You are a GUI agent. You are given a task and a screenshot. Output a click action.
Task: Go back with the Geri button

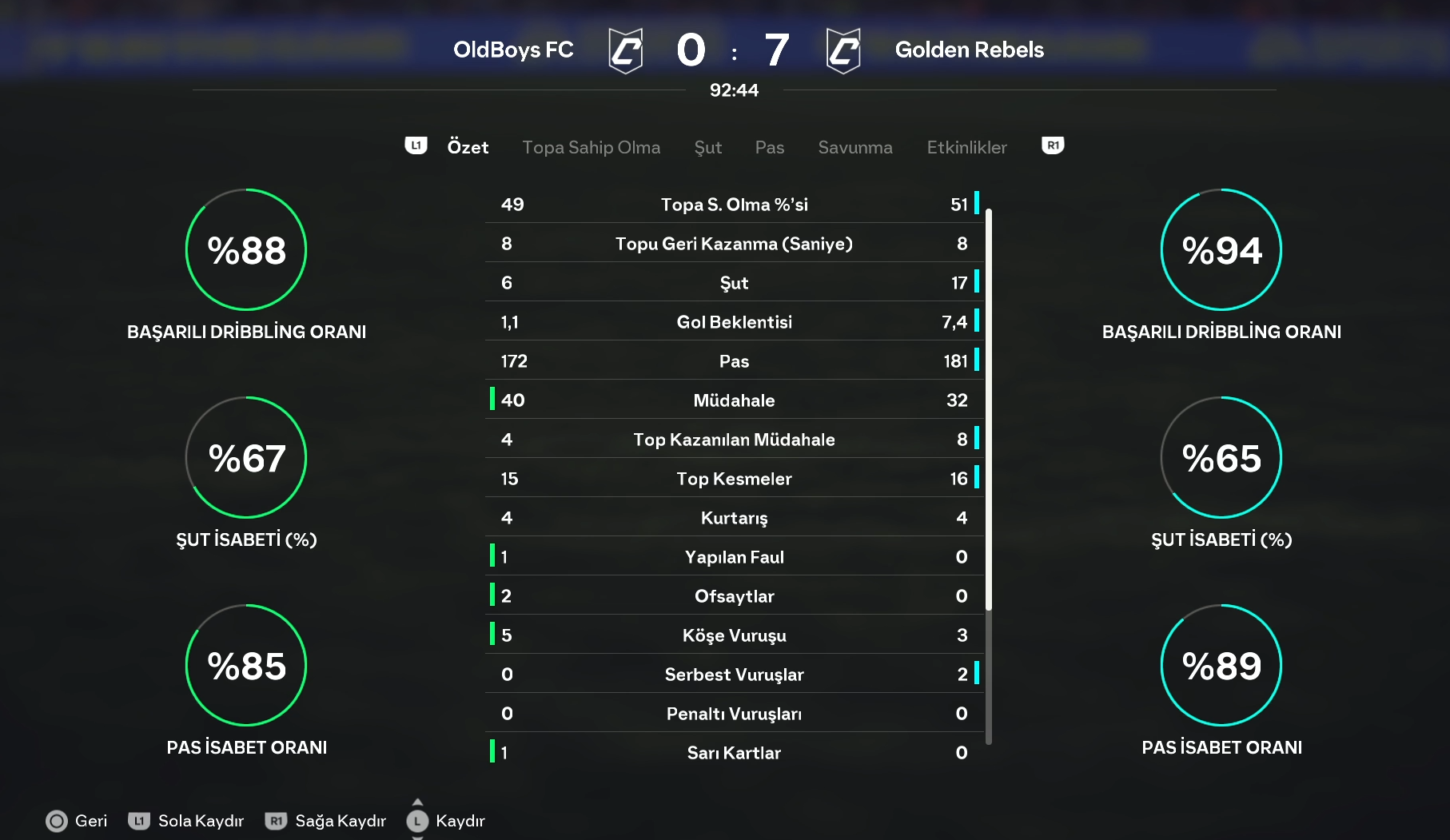pyautogui.click(x=77, y=821)
